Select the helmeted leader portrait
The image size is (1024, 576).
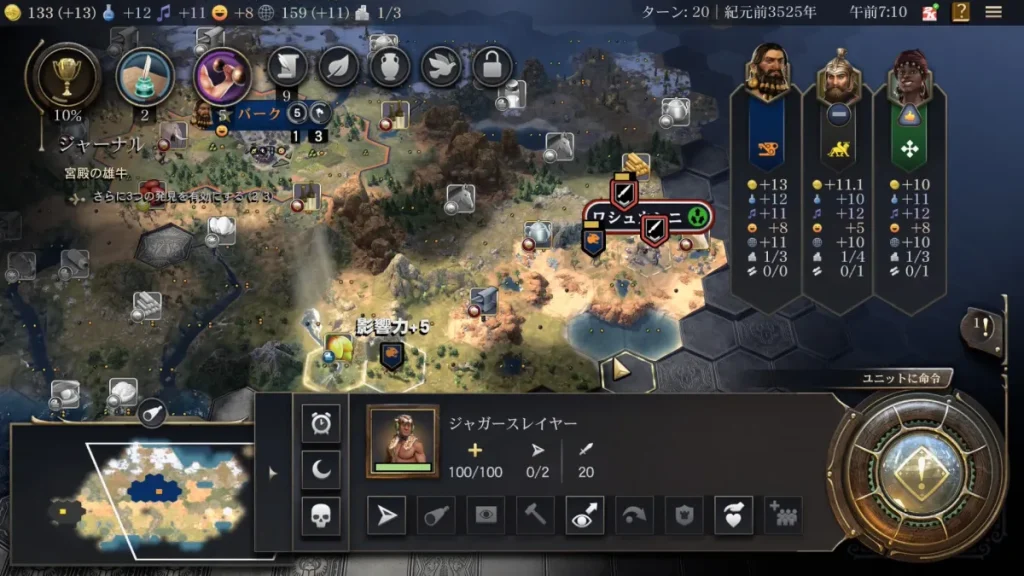[x=838, y=72]
